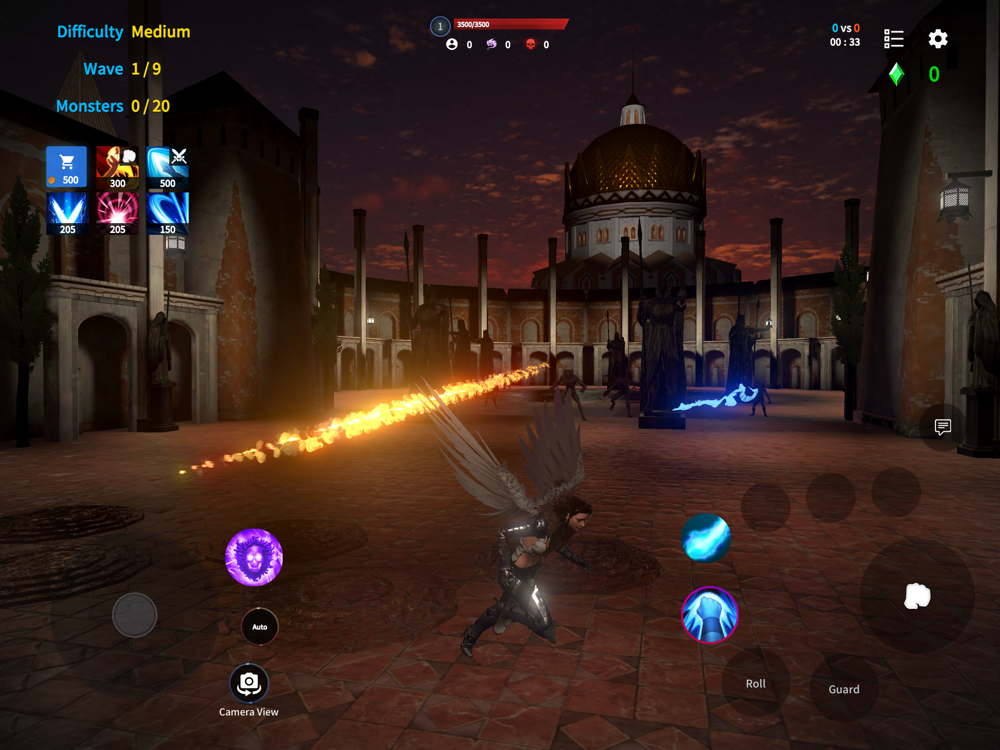Image resolution: width=1000 pixels, height=750 pixels.
Task: Change the Camera View
Action: click(249, 684)
